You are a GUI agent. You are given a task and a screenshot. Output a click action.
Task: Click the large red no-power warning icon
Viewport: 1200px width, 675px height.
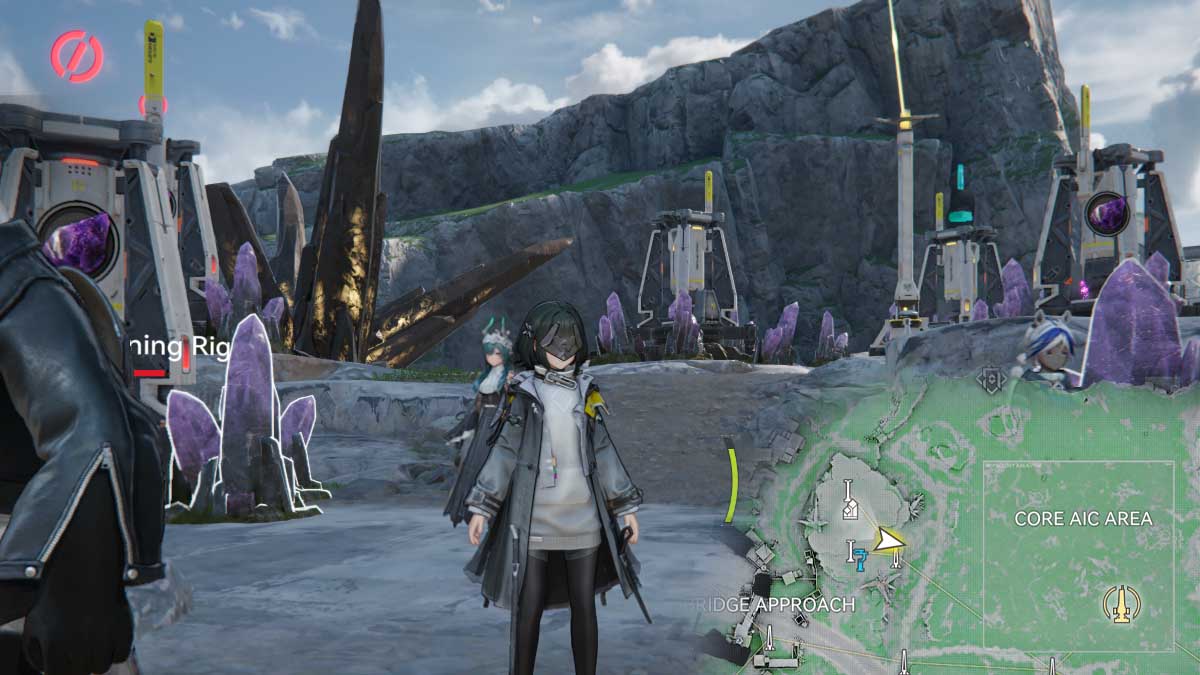pyautogui.click(x=77, y=56)
